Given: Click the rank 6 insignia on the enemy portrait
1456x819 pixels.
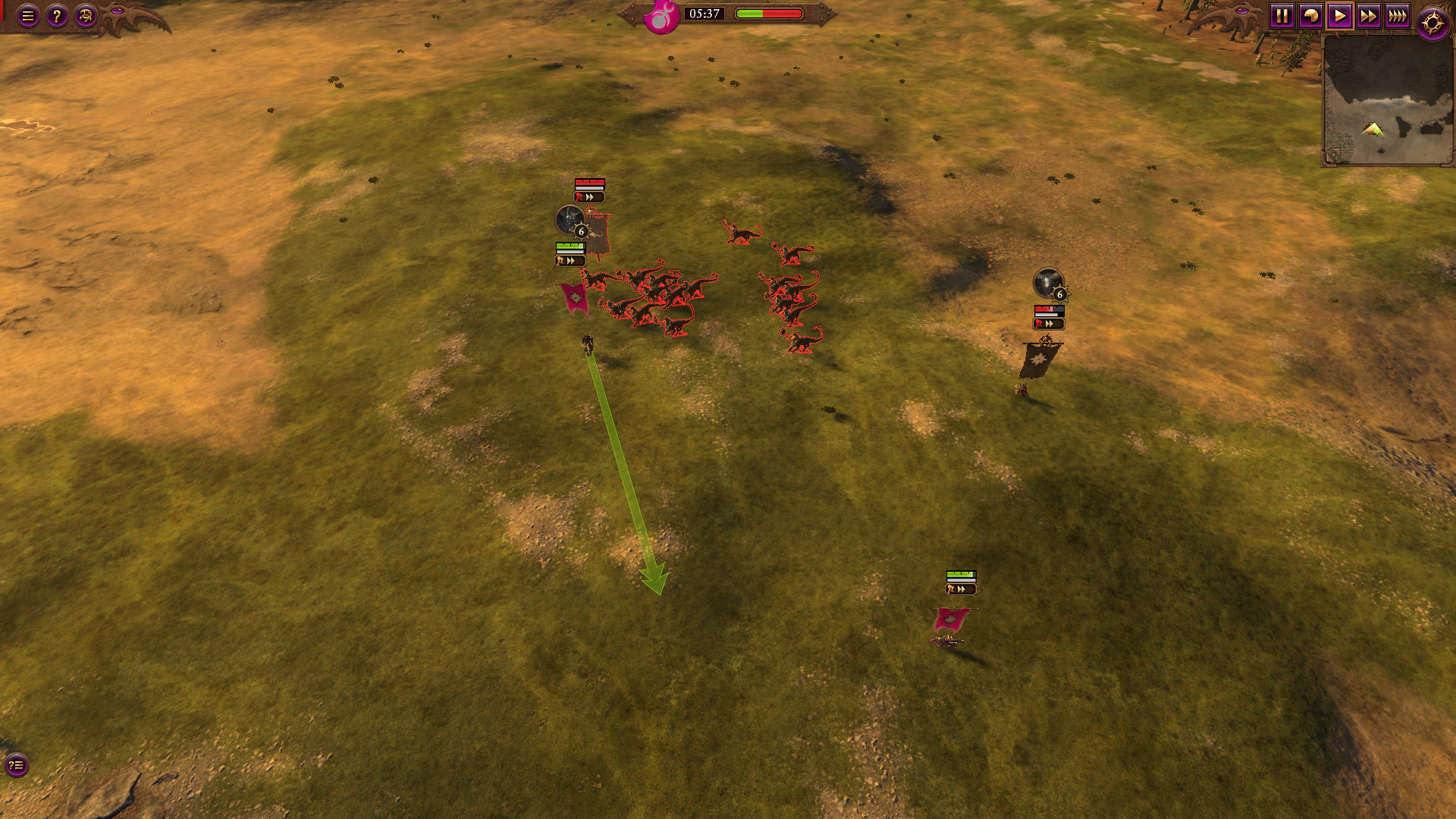Looking at the screenshot, I should pyautogui.click(x=1059, y=293).
